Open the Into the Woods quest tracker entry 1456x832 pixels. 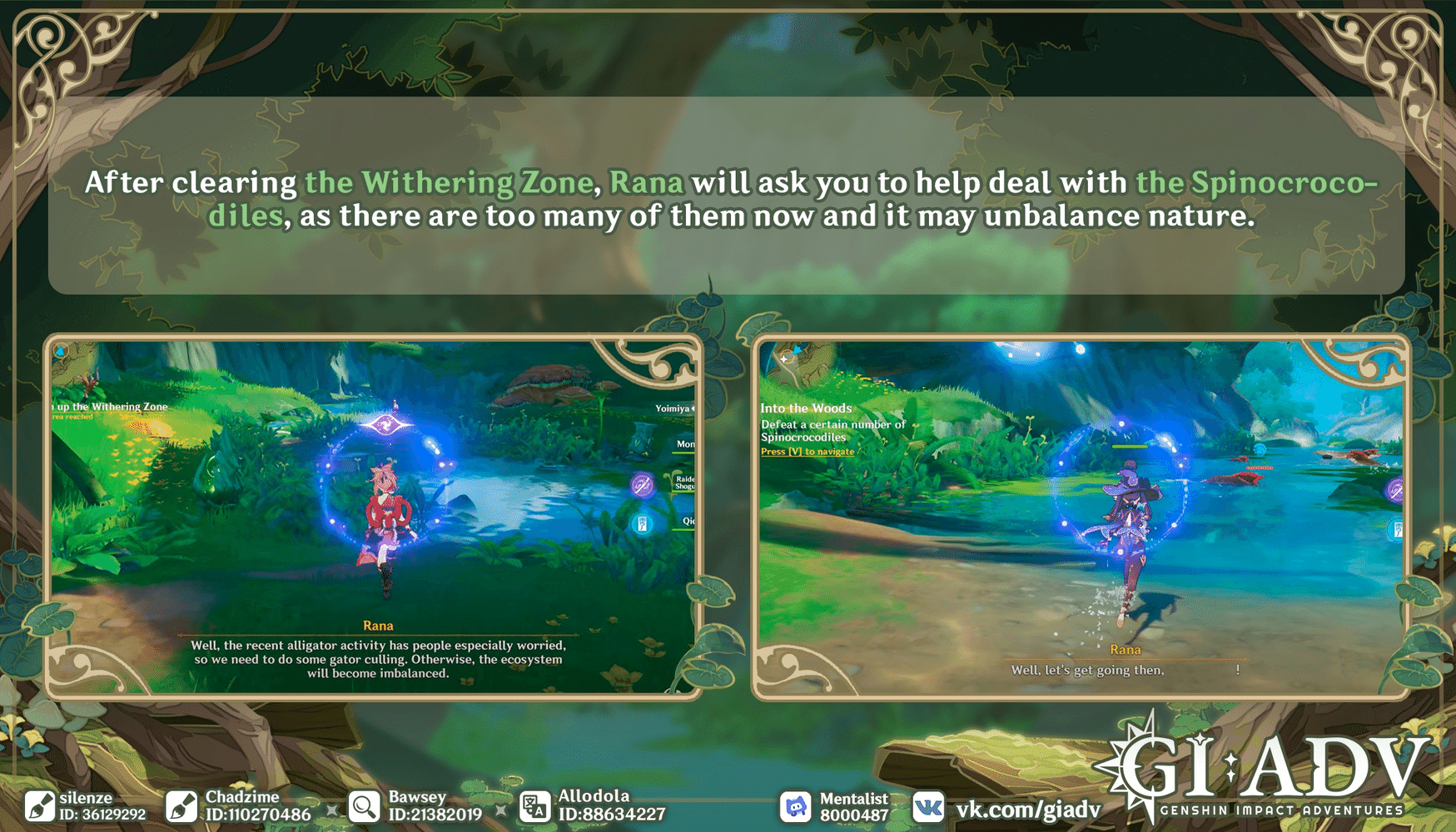click(805, 409)
